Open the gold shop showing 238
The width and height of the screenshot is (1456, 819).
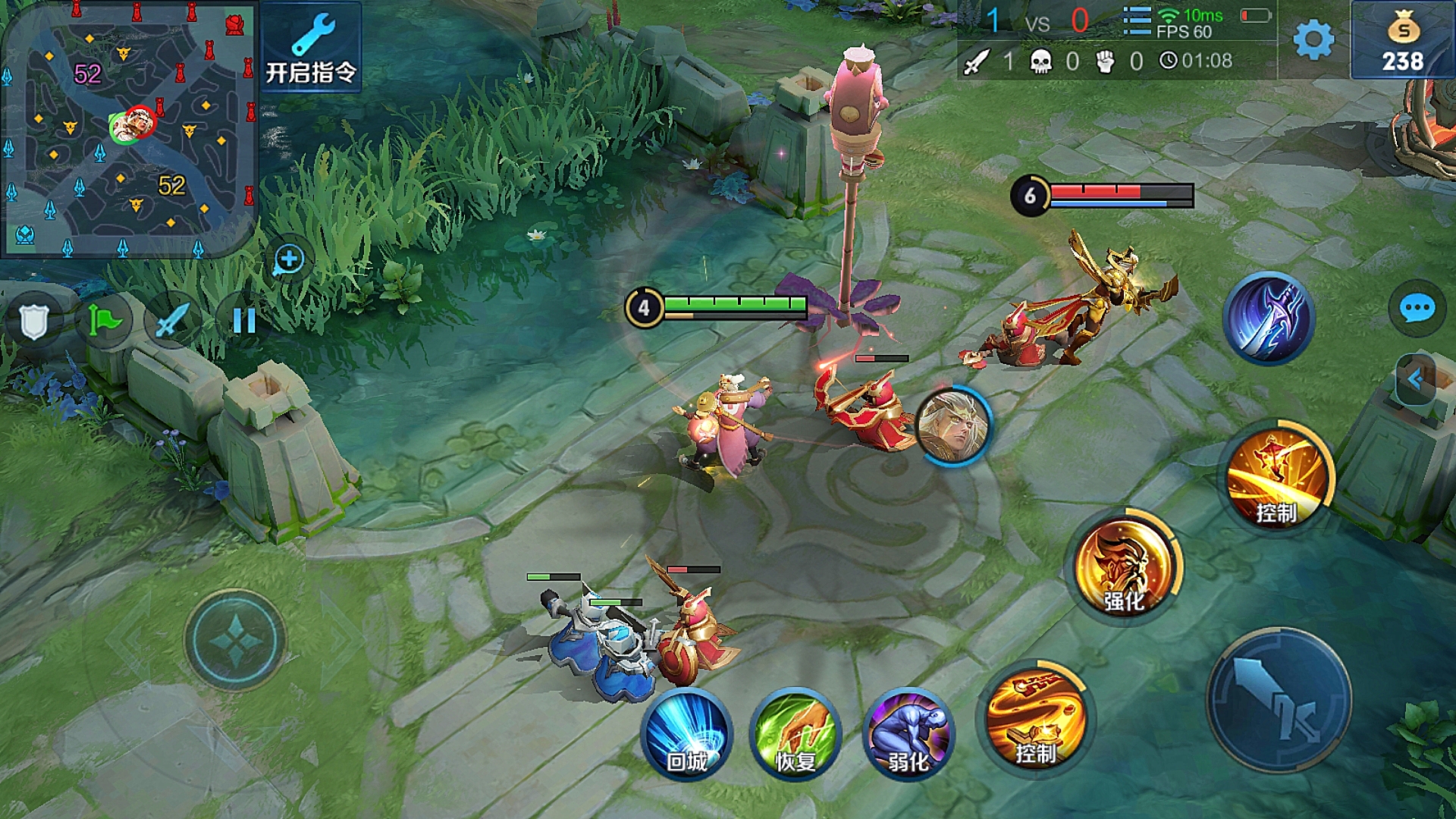click(x=1402, y=41)
